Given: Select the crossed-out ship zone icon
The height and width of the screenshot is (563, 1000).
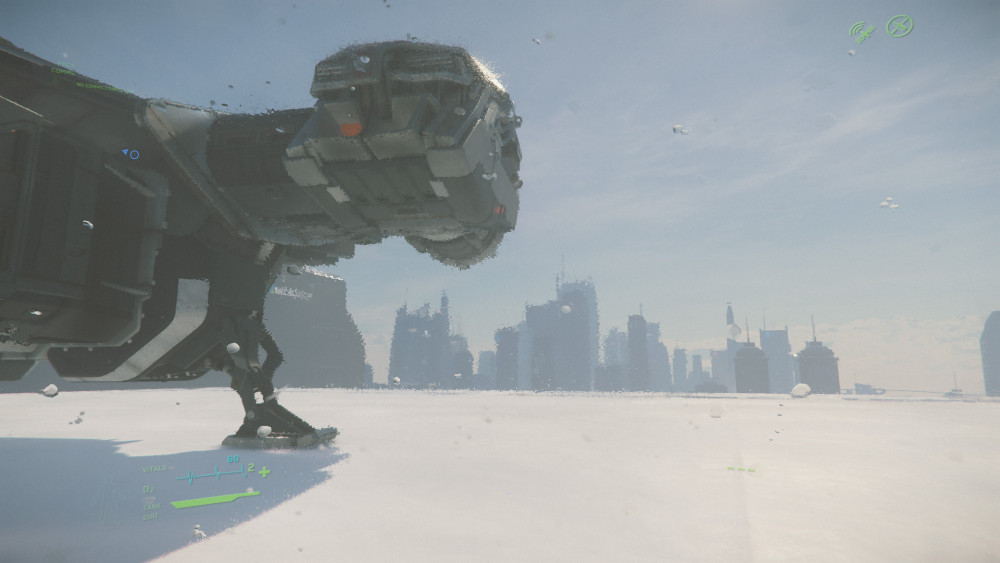Looking at the screenshot, I should (900, 26).
